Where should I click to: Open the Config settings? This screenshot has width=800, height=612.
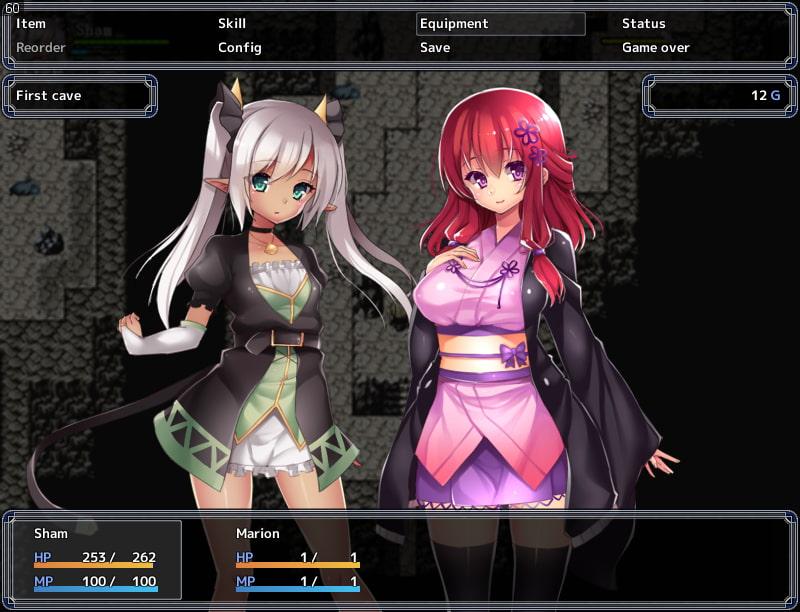240,48
